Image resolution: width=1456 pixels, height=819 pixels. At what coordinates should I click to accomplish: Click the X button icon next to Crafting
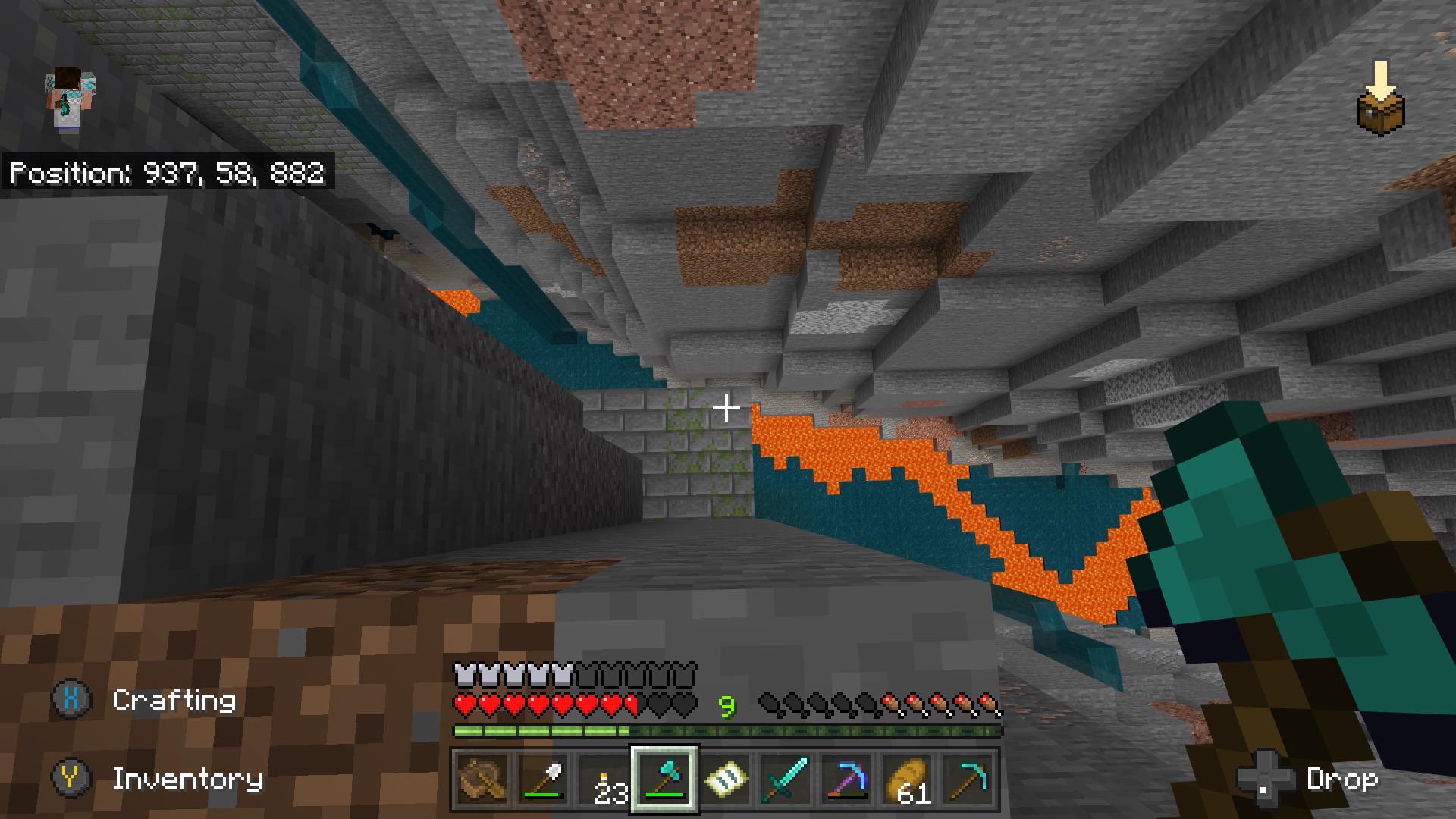[x=72, y=699]
